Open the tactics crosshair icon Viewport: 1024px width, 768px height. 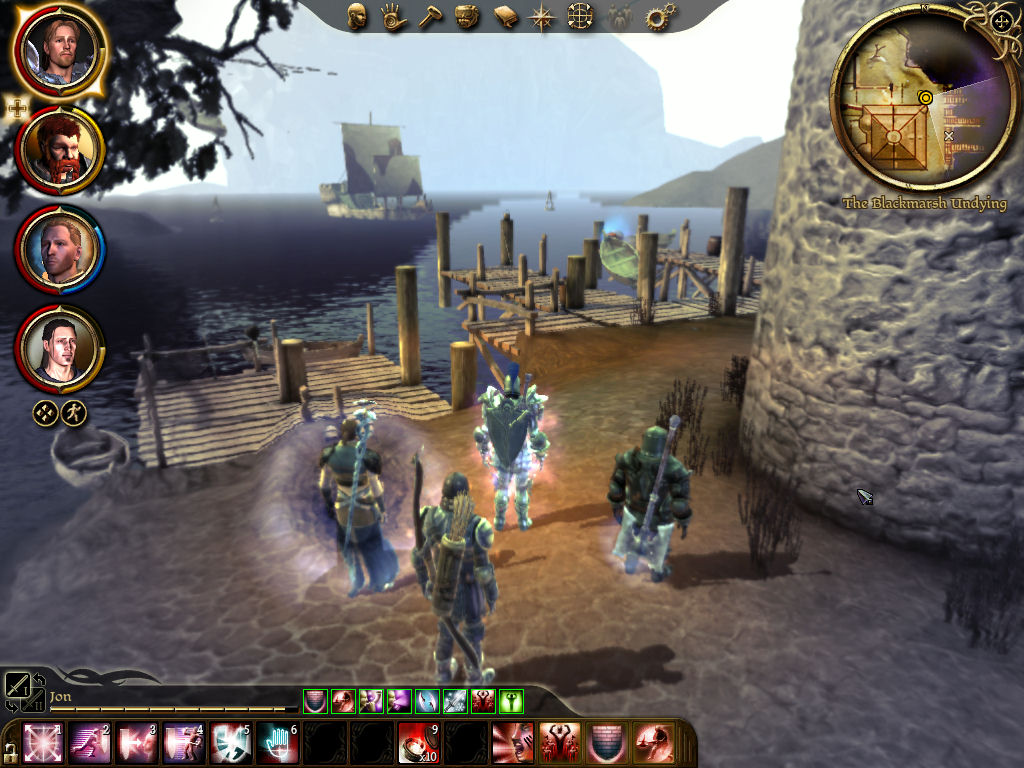[580, 17]
